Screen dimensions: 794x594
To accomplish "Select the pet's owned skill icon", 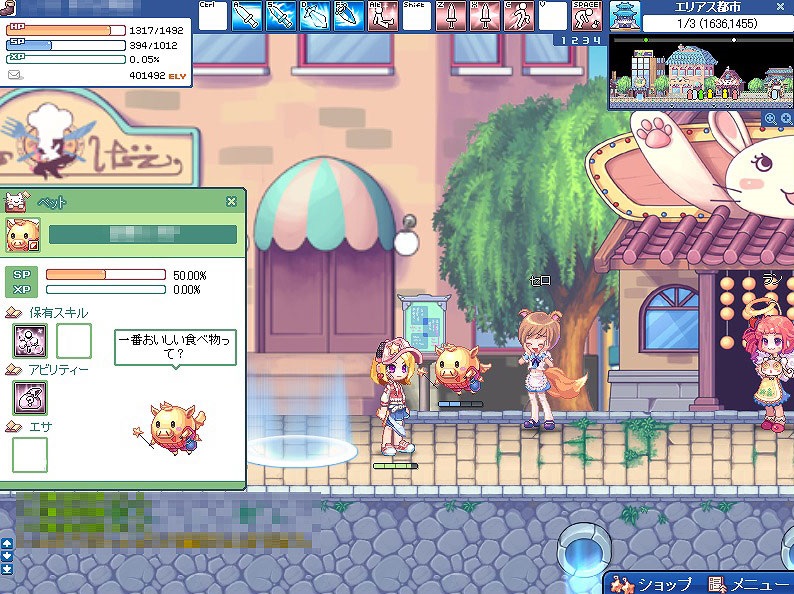I will pos(28,341).
